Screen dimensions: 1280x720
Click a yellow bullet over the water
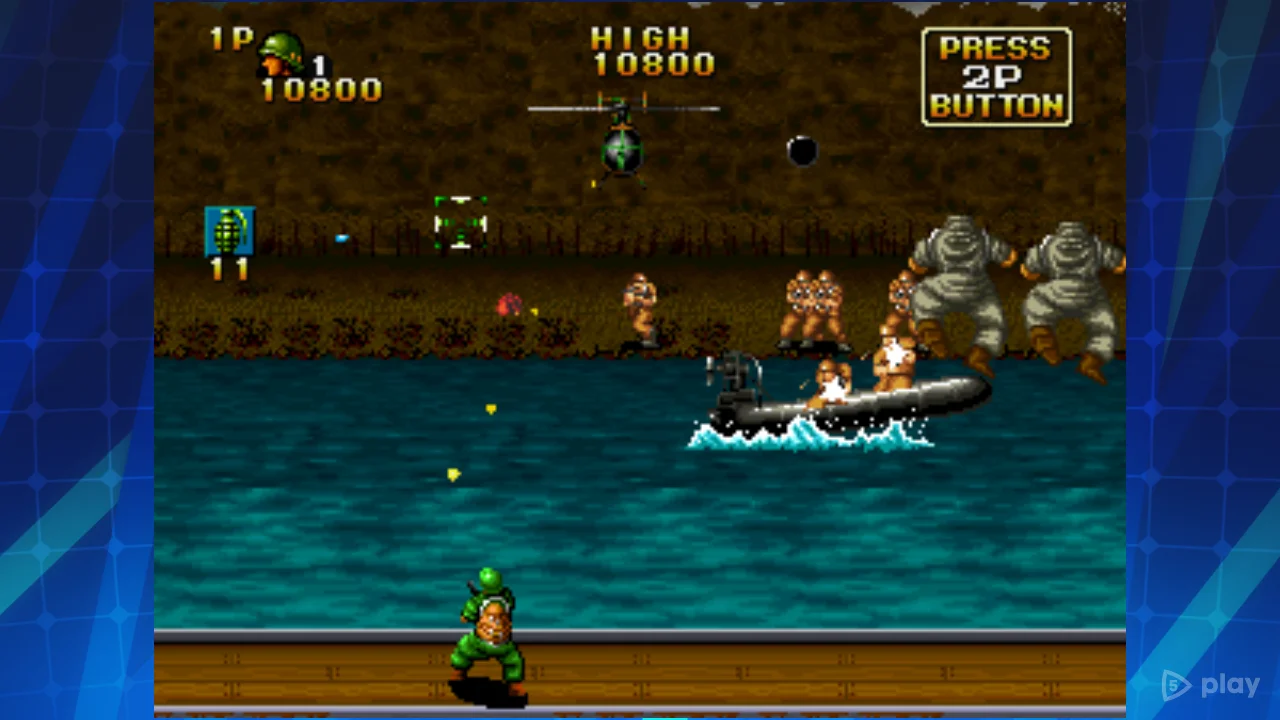(x=490, y=408)
